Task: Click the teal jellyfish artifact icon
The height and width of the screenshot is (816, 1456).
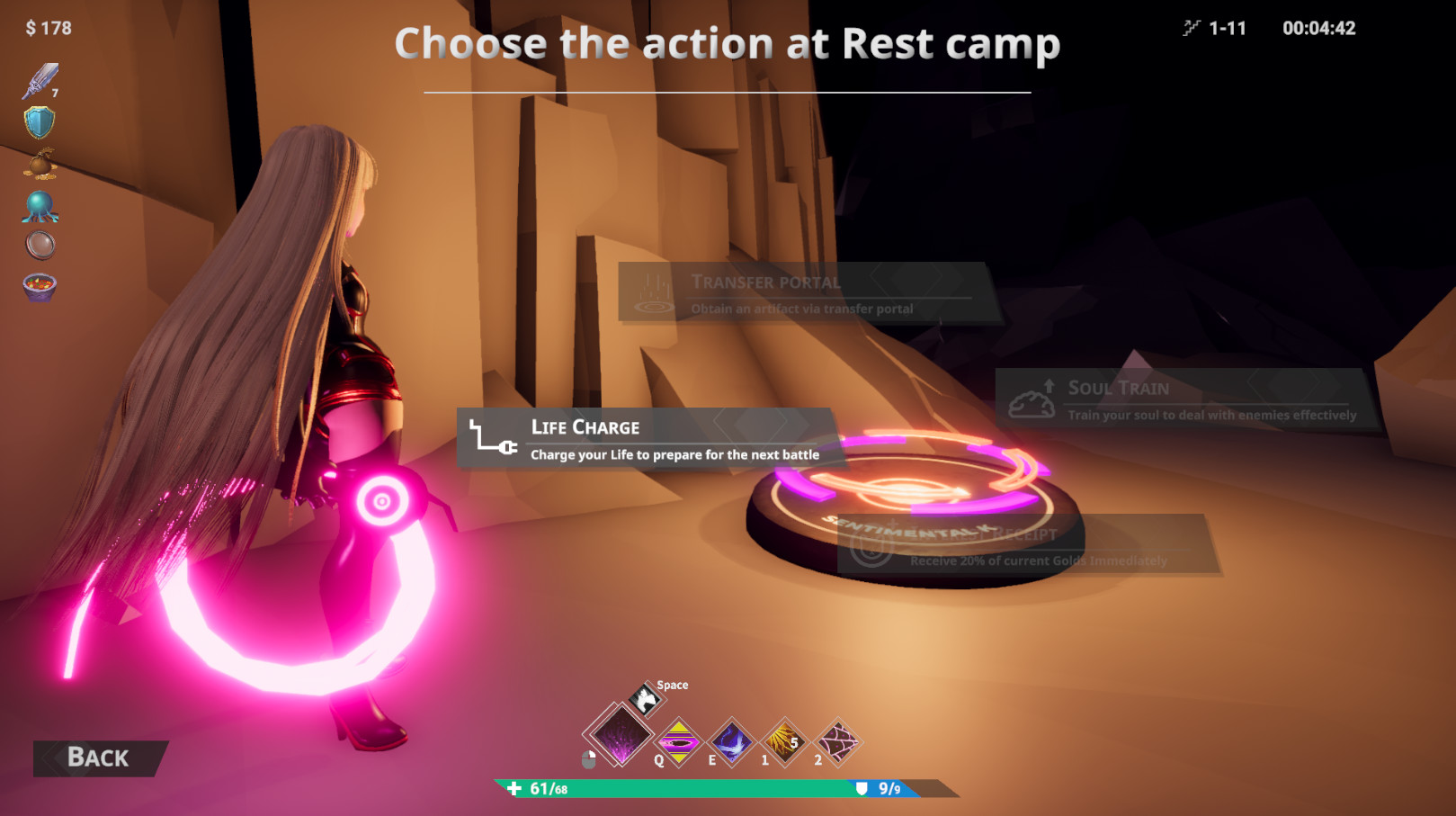Action: 40,205
